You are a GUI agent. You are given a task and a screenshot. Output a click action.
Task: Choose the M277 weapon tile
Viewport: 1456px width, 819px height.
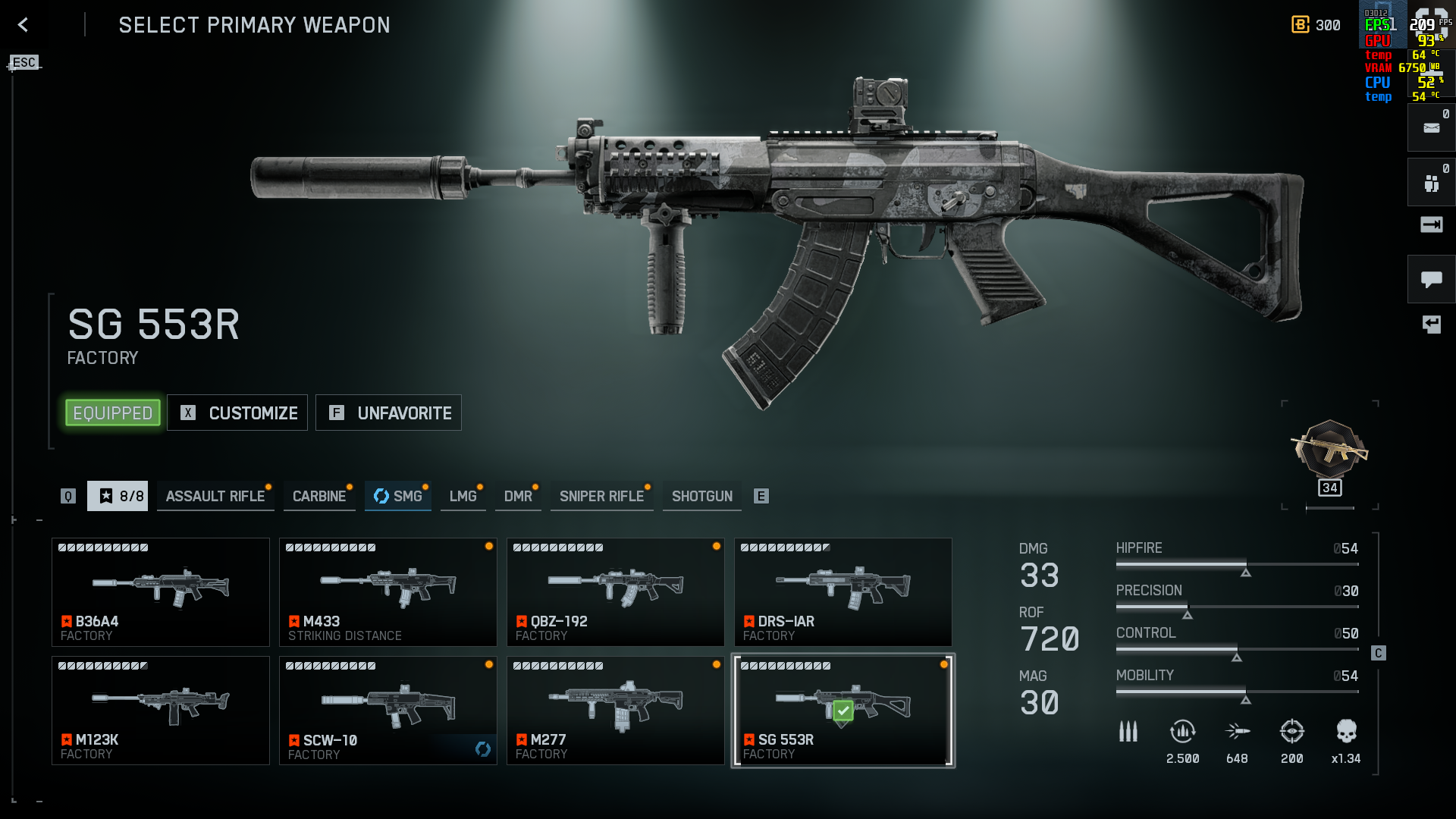[616, 711]
